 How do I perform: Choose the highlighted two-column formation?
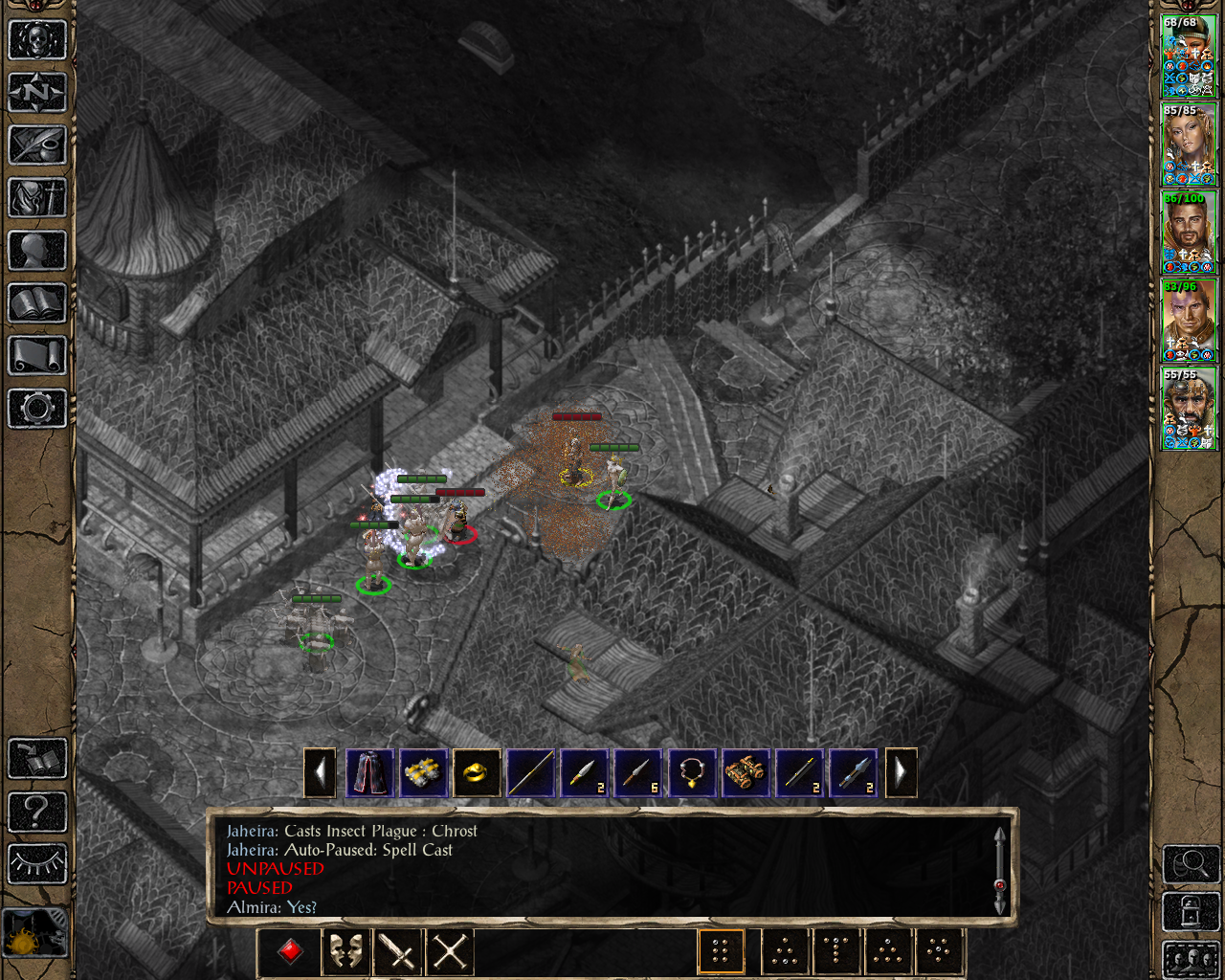tap(721, 952)
